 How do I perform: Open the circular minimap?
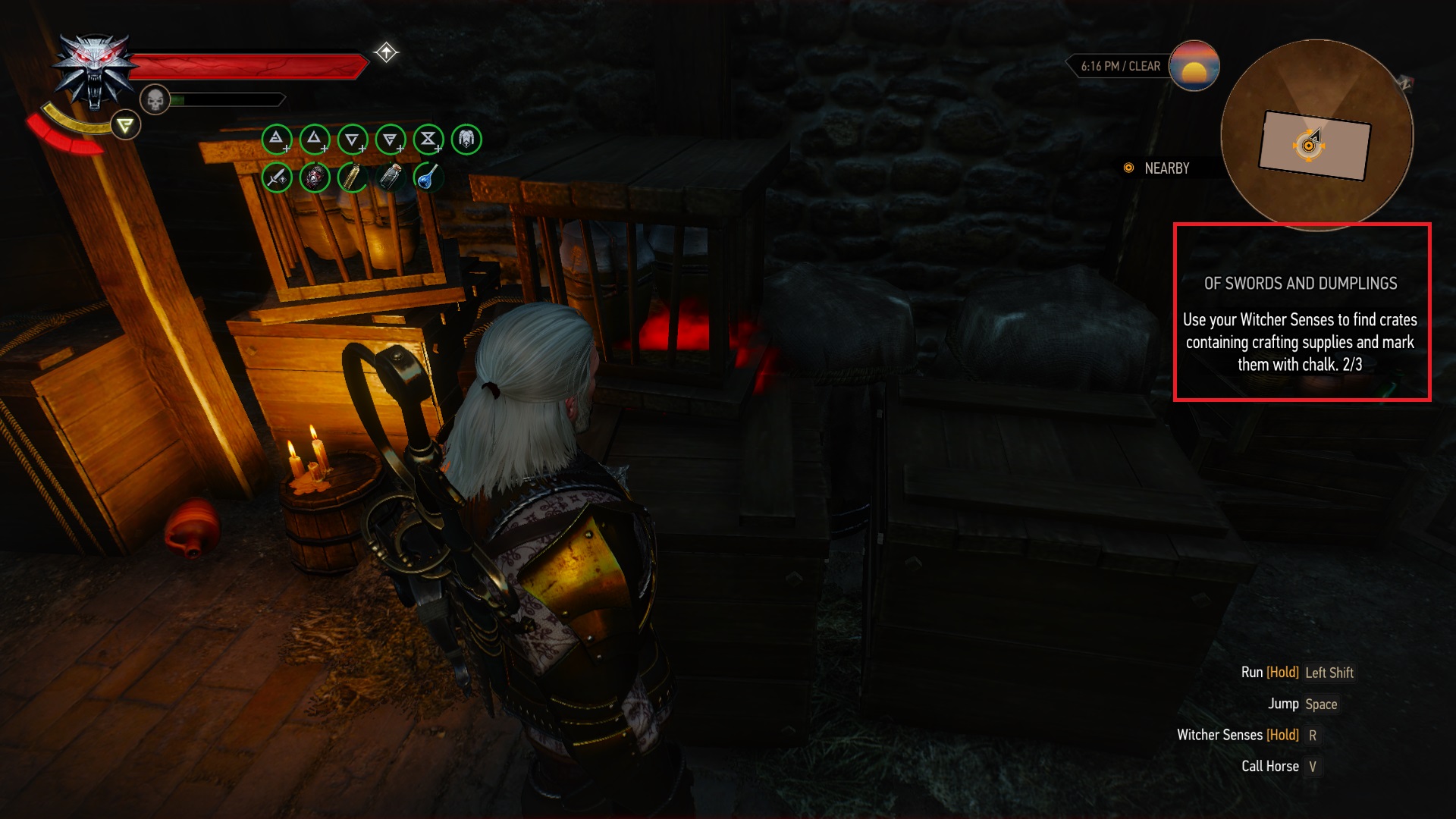(x=1316, y=134)
